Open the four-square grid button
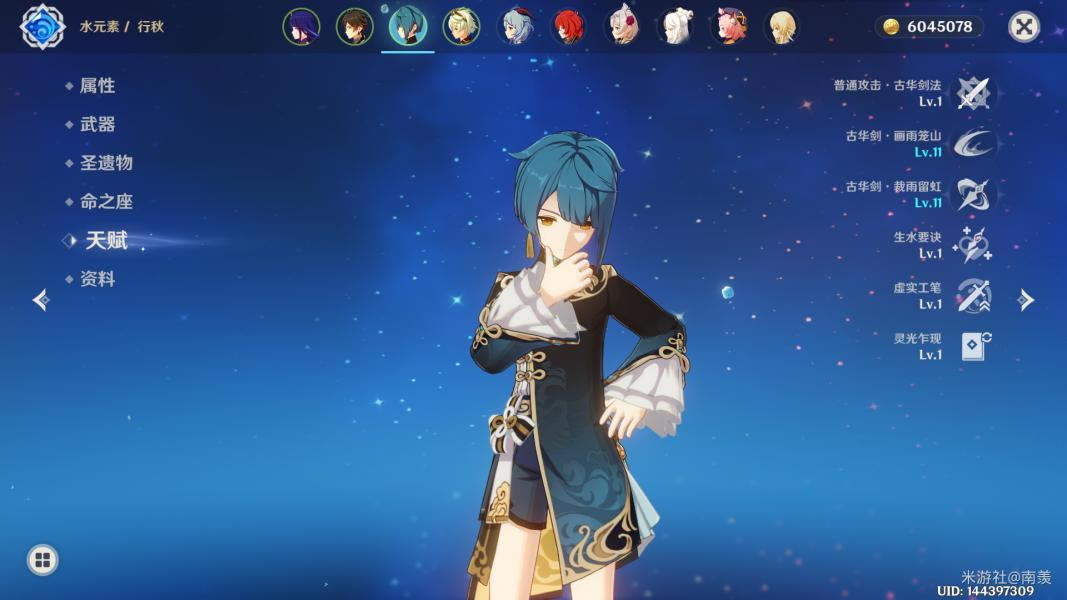Image resolution: width=1067 pixels, height=600 pixels. click(x=42, y=559)
